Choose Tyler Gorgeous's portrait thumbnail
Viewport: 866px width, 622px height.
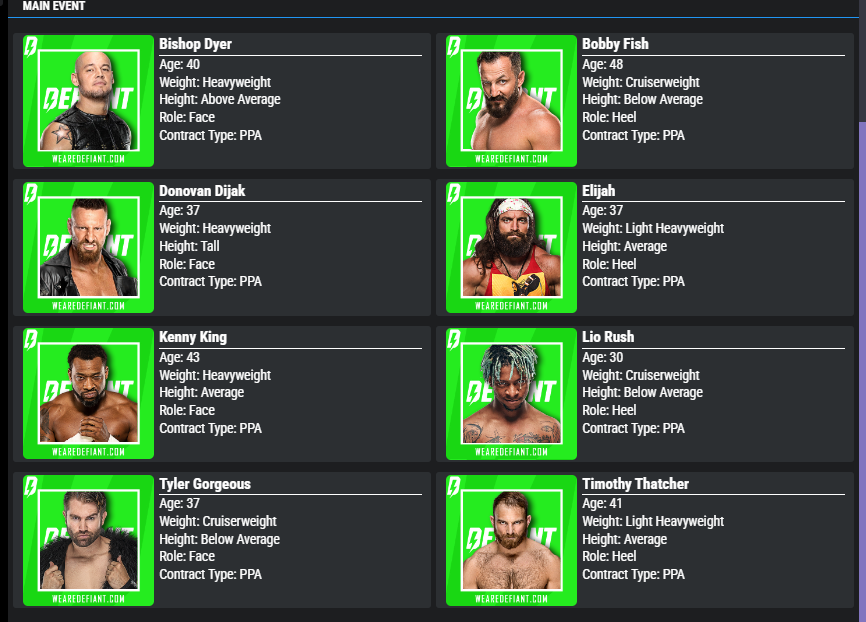88,540
